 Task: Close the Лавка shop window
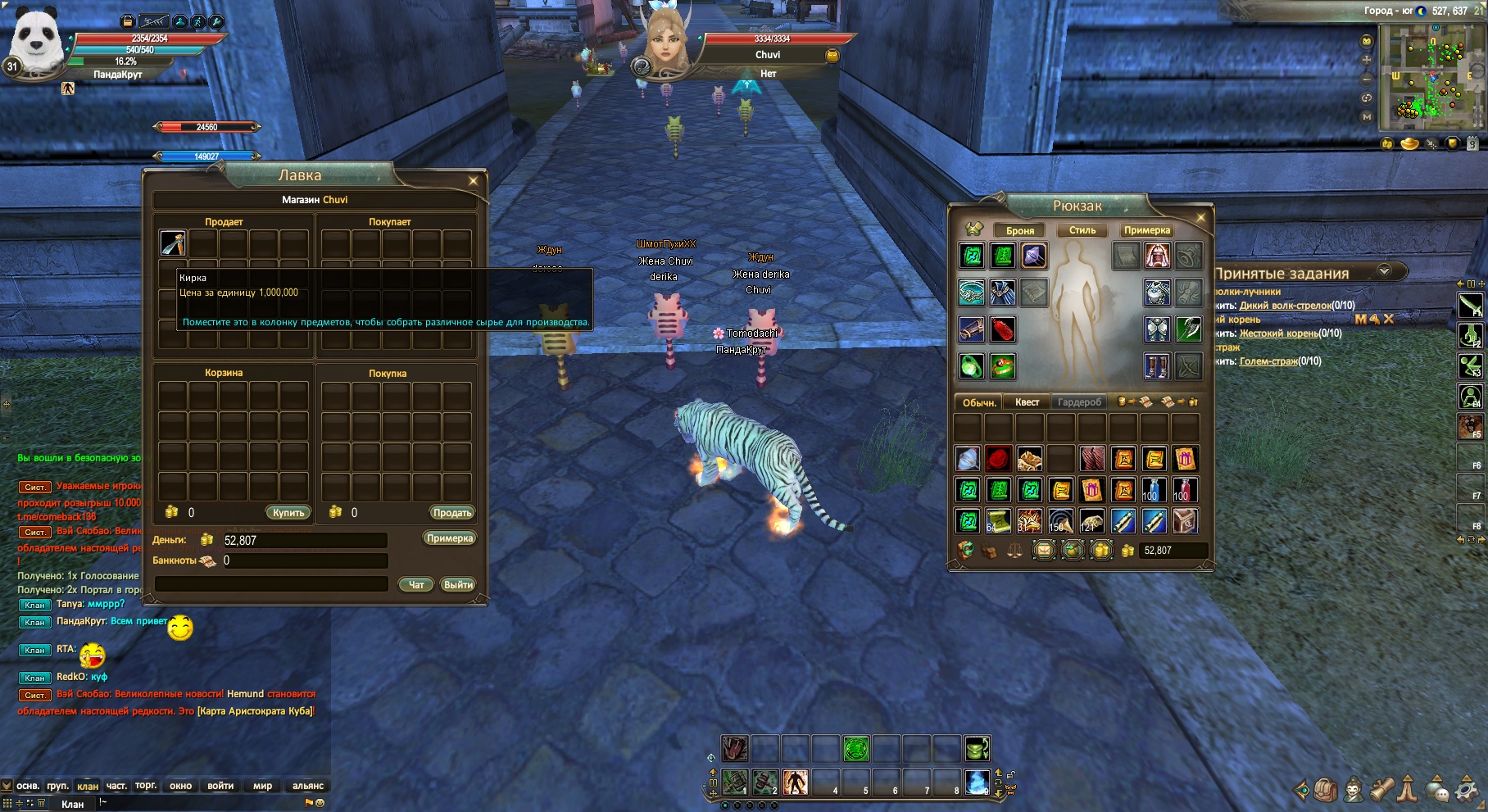click(x=473, y=181)
